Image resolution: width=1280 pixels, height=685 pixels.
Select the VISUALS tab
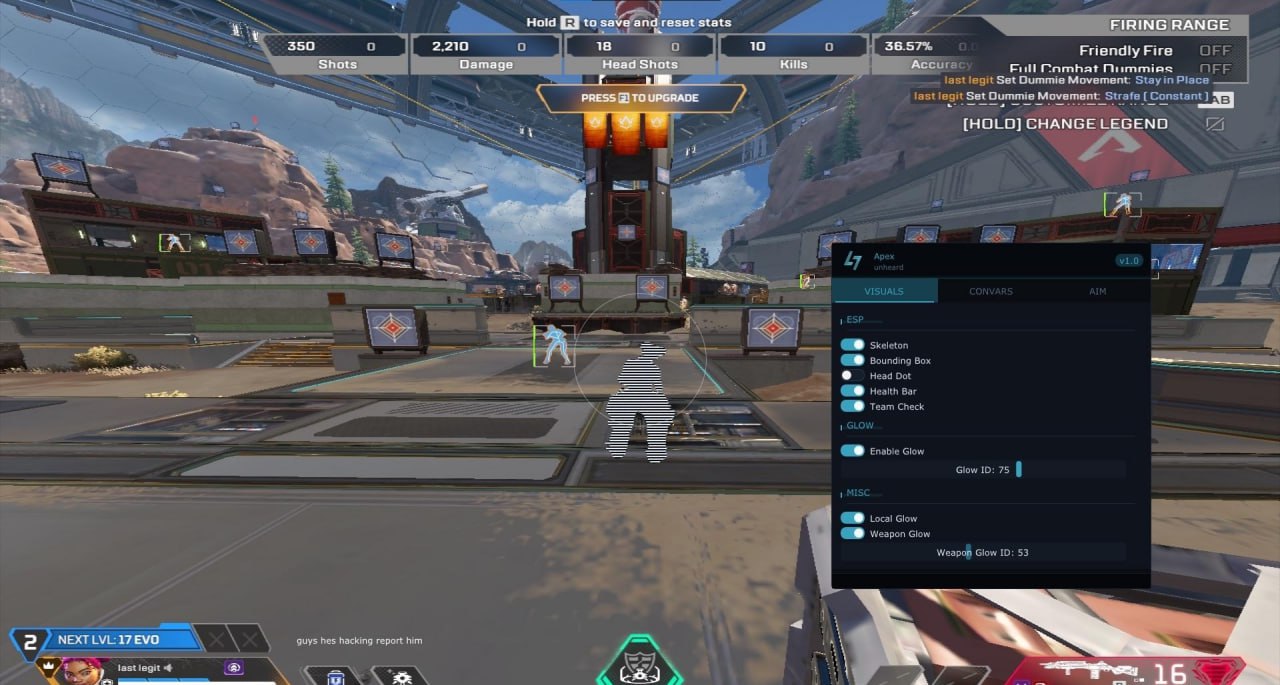point(884,291)
